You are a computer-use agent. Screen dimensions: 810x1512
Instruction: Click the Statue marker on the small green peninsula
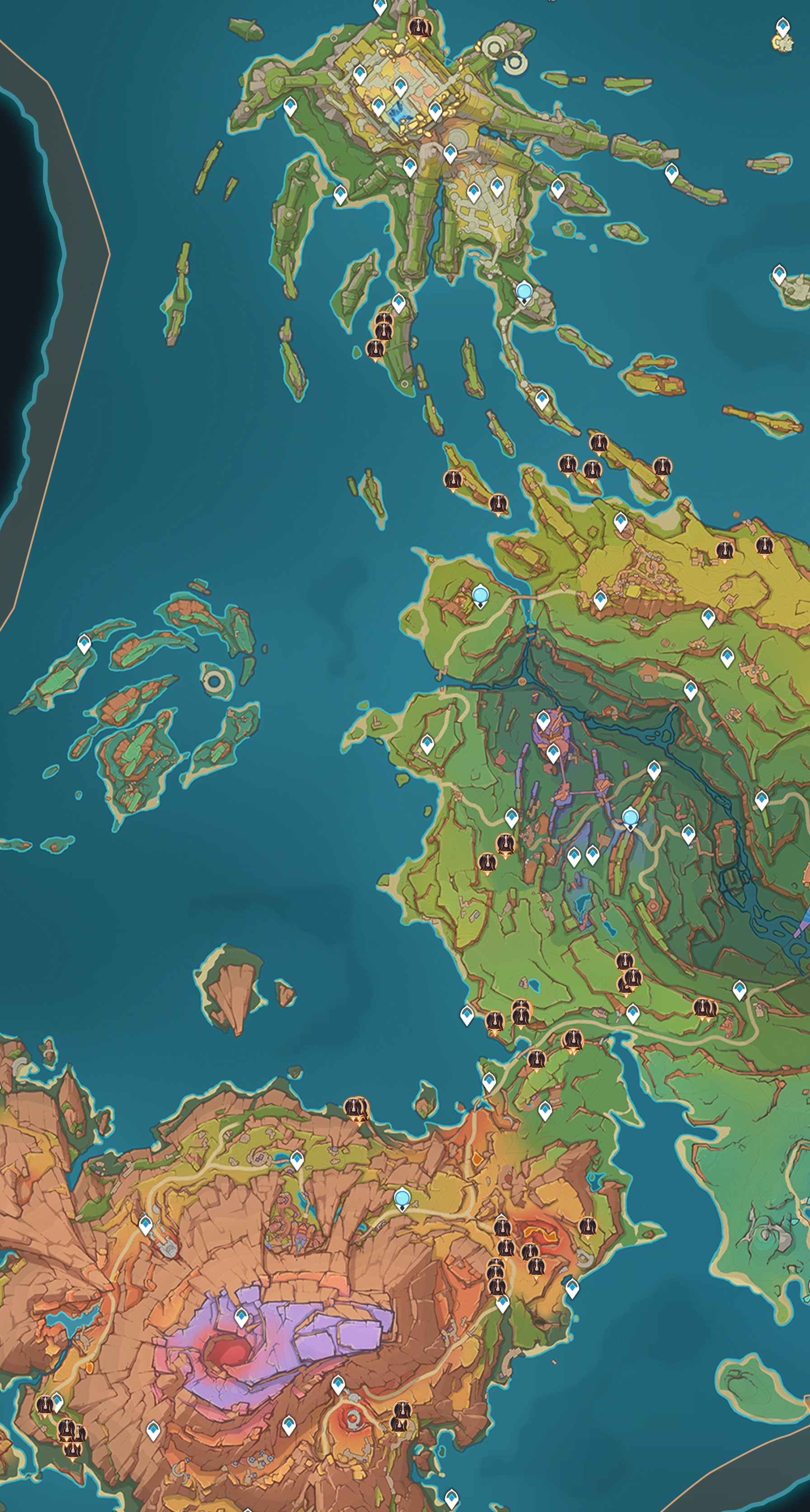click(x=480, y=596)
